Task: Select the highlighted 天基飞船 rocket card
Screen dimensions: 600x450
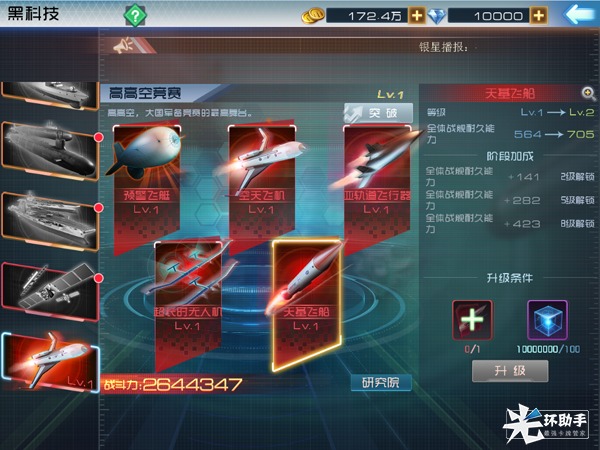Action: [307, 285]
